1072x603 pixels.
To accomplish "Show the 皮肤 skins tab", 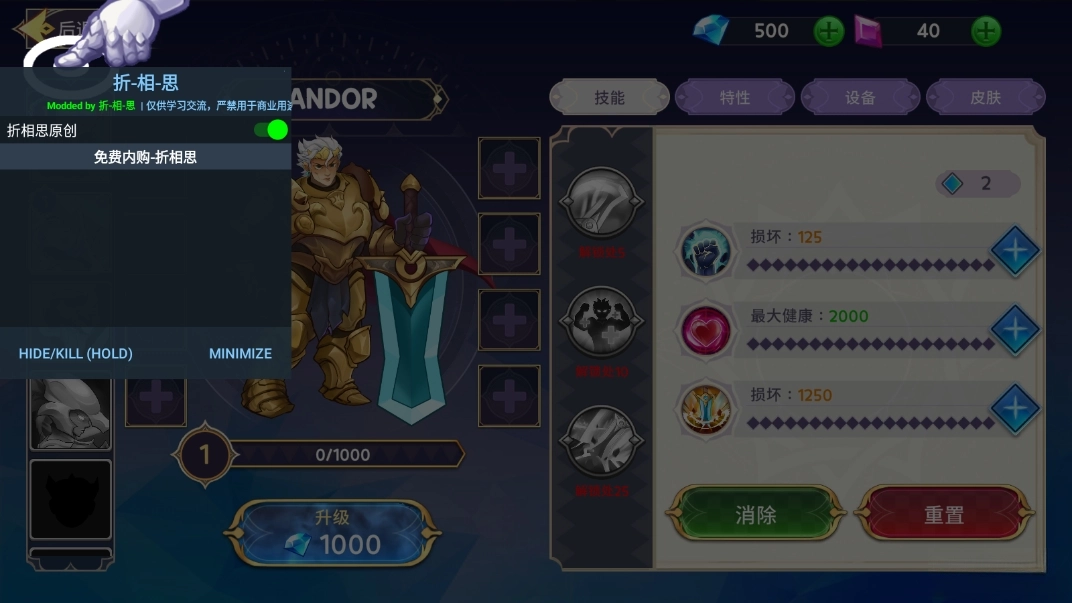I will [985, 98].
